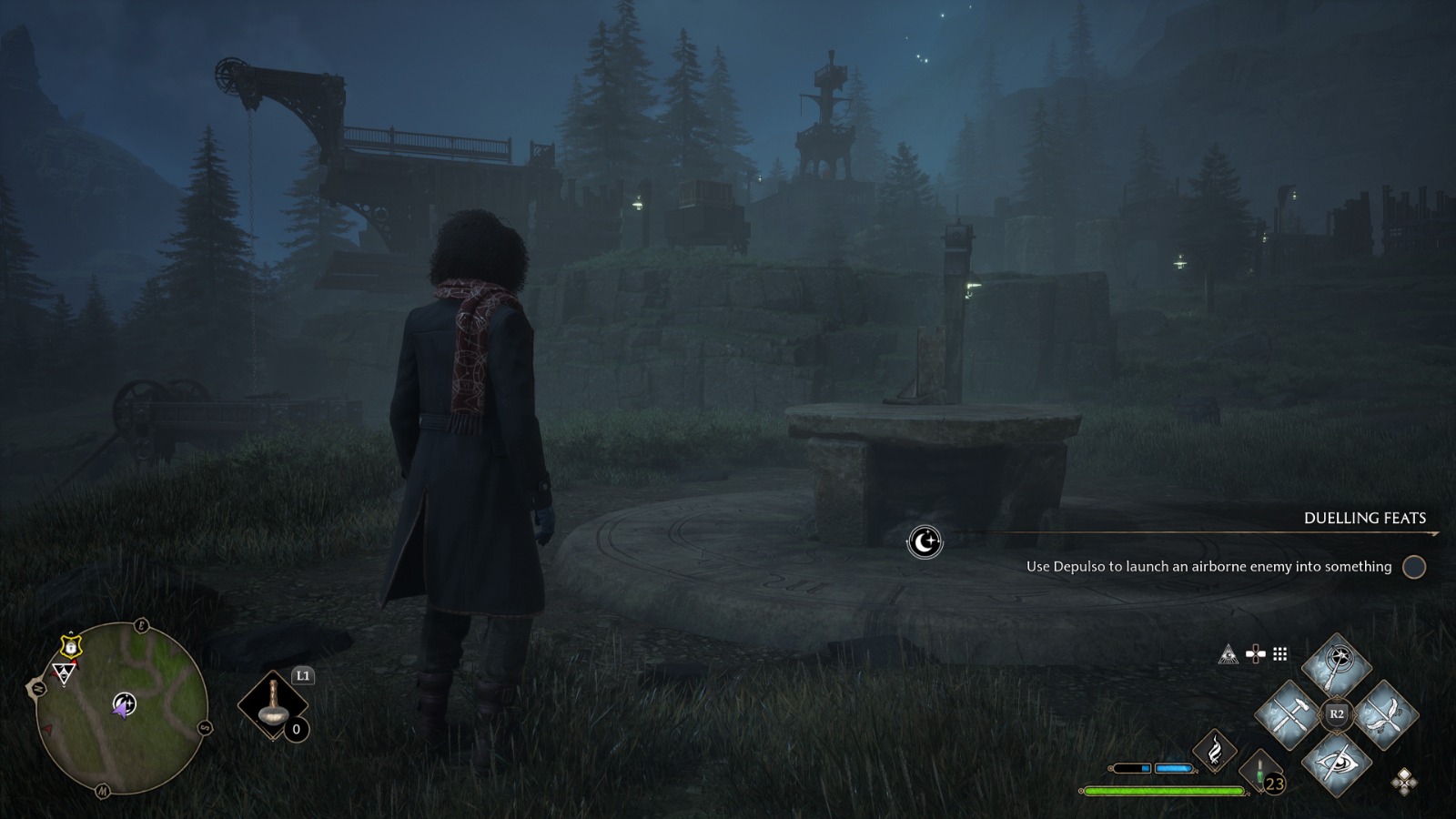Click the white triangle eye marker on minimap
The height and width of the screenshot is (819, 1456).
pos(63,673)
